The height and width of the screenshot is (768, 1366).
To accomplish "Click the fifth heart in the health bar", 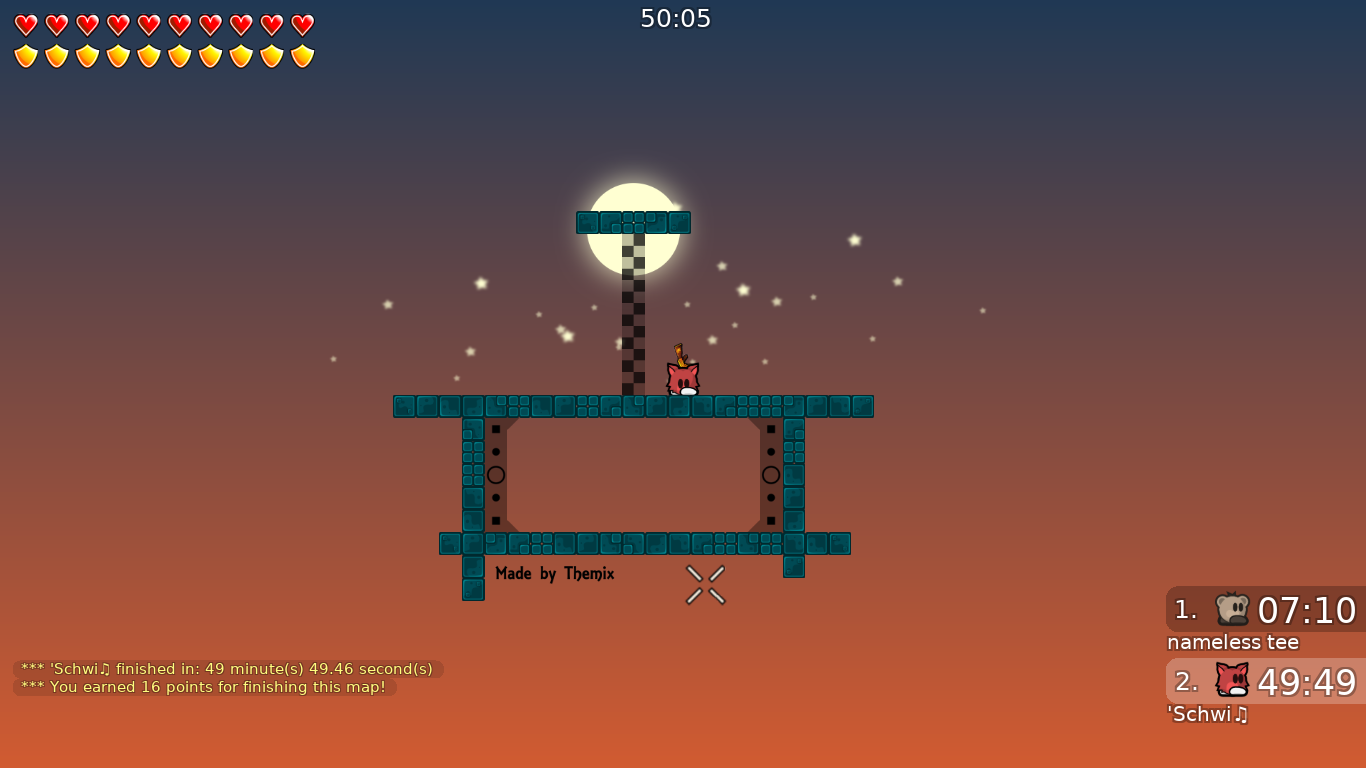I will tap(147, 23).
